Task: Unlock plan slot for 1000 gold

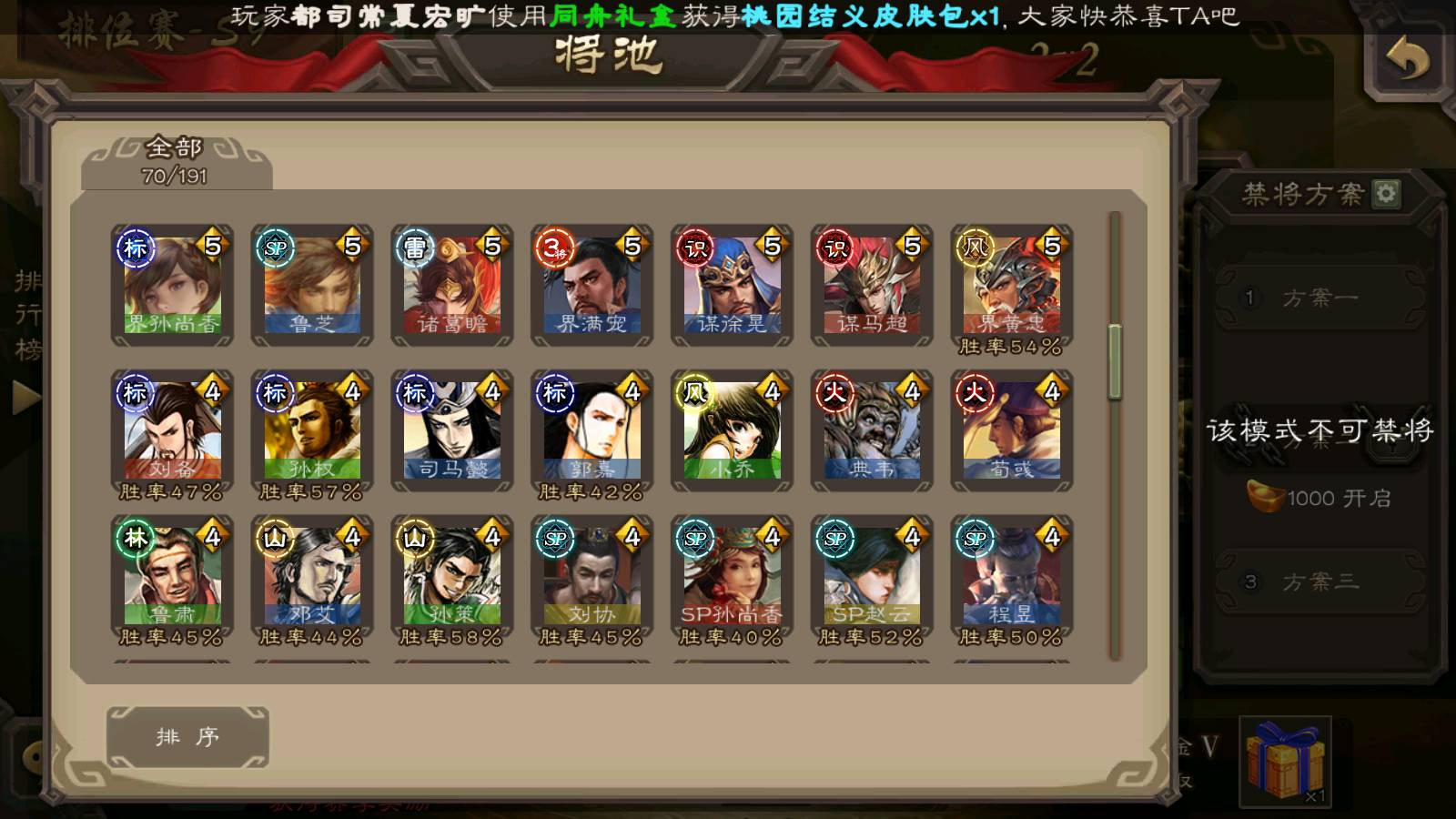Action: pyautogui.click(x=1319, y=498)
